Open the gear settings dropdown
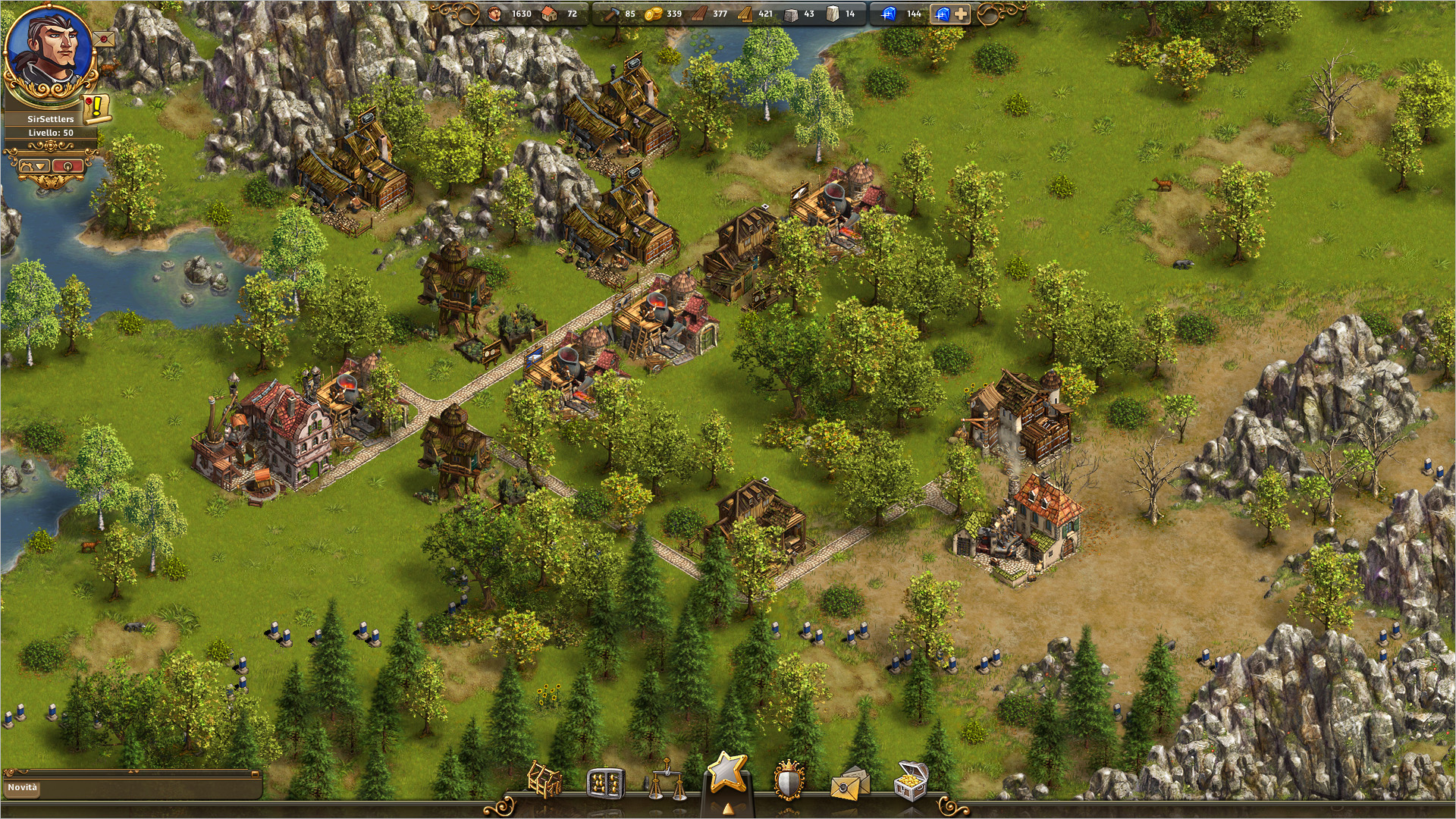1456x819 pixels. 33,165
